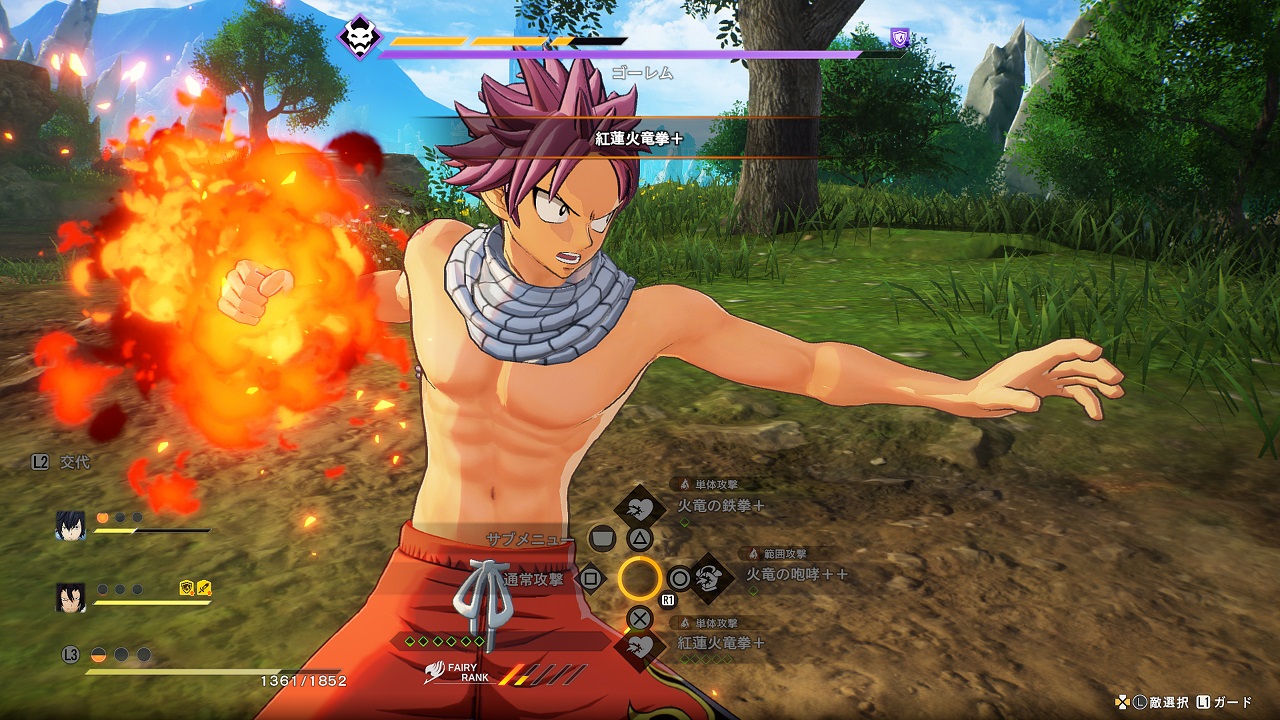Open the サブメニュー sub menu
1280x720 pixels.
coord(530,539)
